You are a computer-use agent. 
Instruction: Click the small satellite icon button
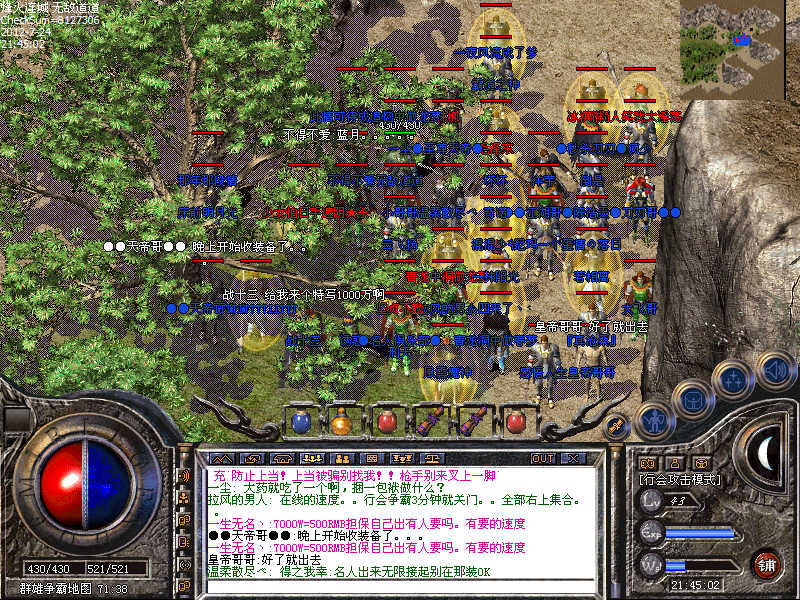[x=616, y=427]
